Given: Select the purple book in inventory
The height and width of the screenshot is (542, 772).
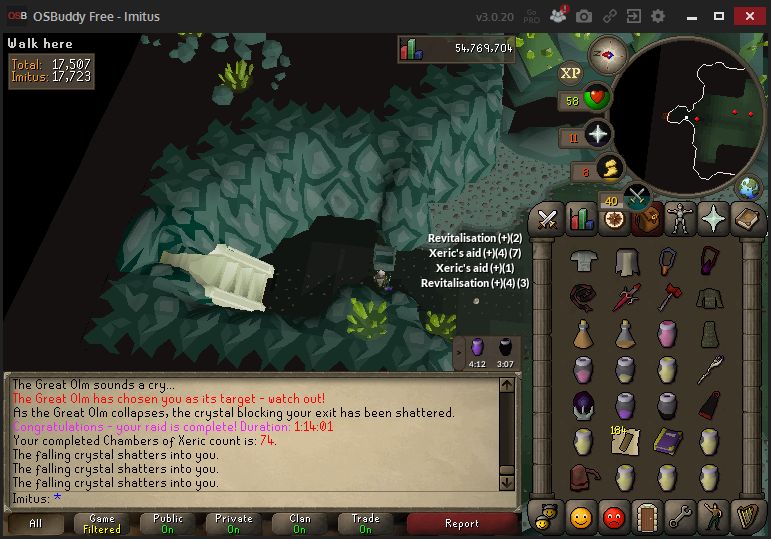Looking at the screenshot, I should (x=666, y=439).
